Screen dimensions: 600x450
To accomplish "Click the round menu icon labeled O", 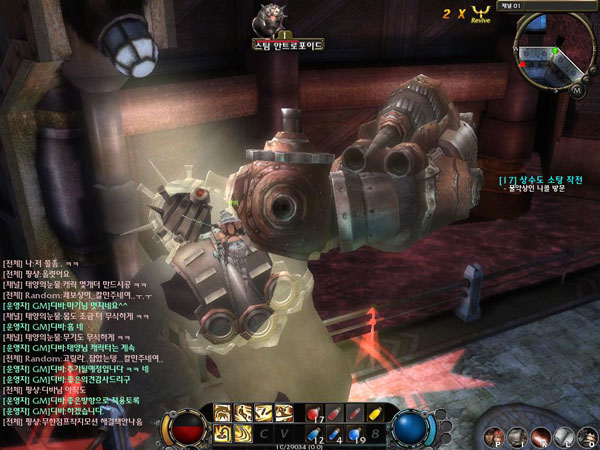I will coord(587,435).
